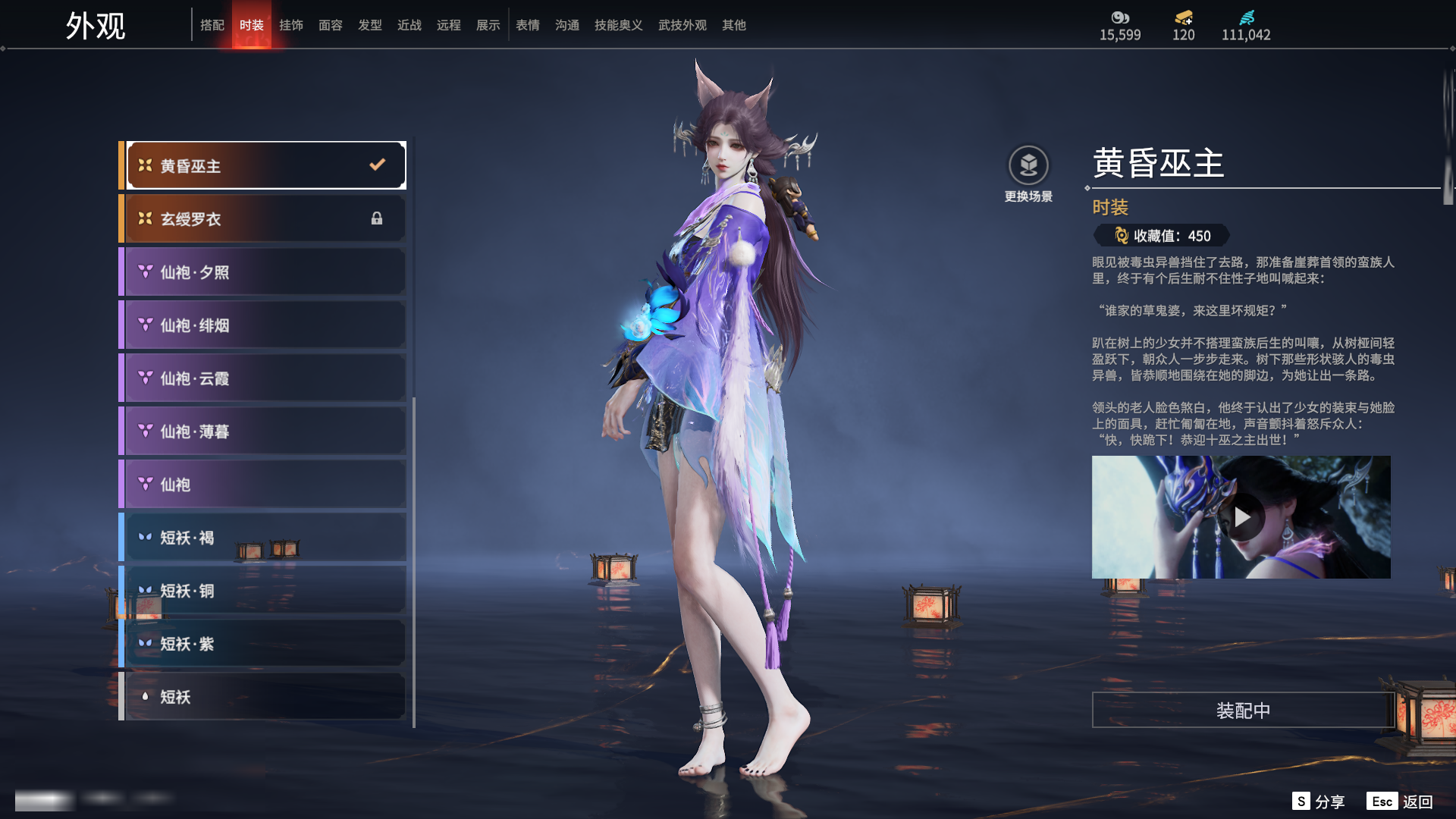
Task: Choose the locked 玄绶罗衣 outfit
Action: tap(265, 218)
